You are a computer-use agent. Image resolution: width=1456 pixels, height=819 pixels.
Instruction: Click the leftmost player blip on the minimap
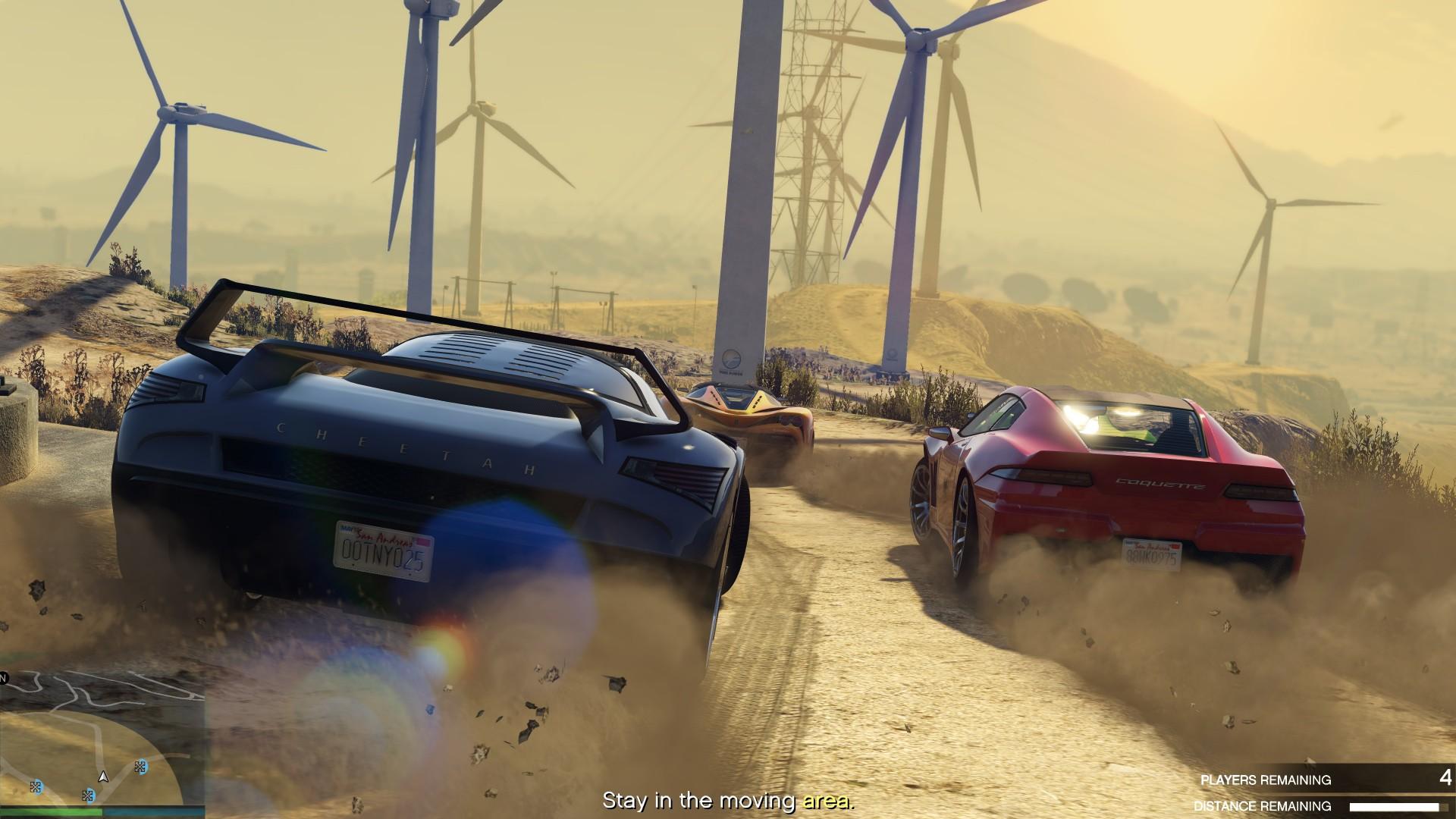click(36, 786)
